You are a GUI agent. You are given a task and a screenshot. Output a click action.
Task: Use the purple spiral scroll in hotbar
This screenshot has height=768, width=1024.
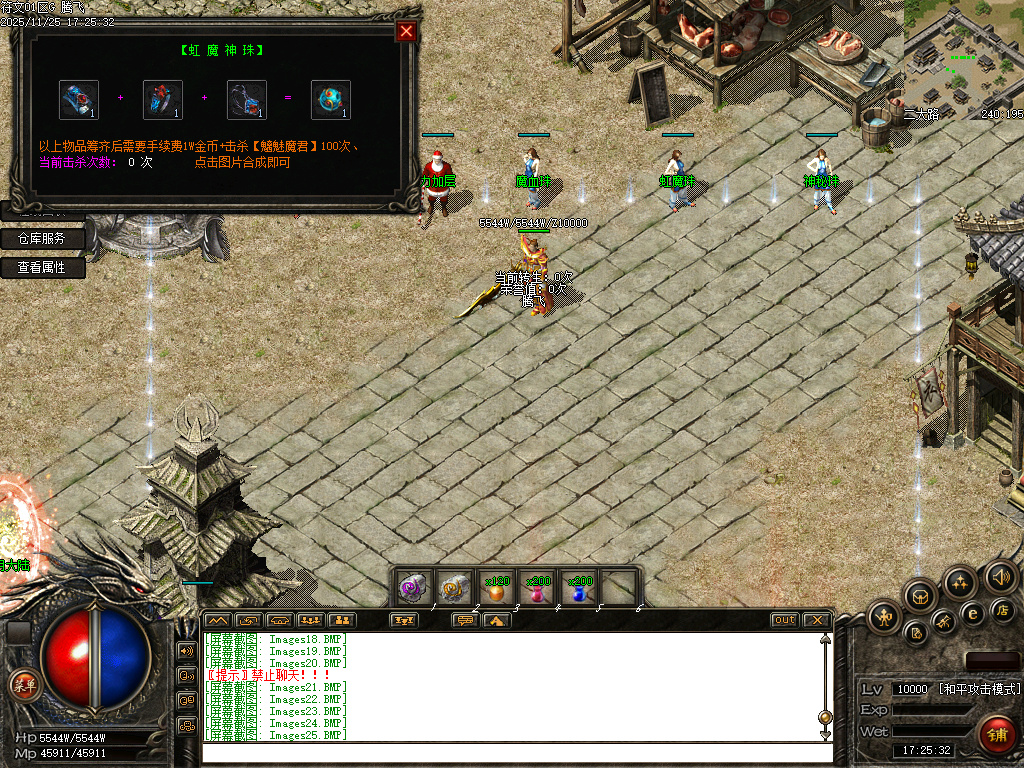pyautogui.click(x=412, y=589)
